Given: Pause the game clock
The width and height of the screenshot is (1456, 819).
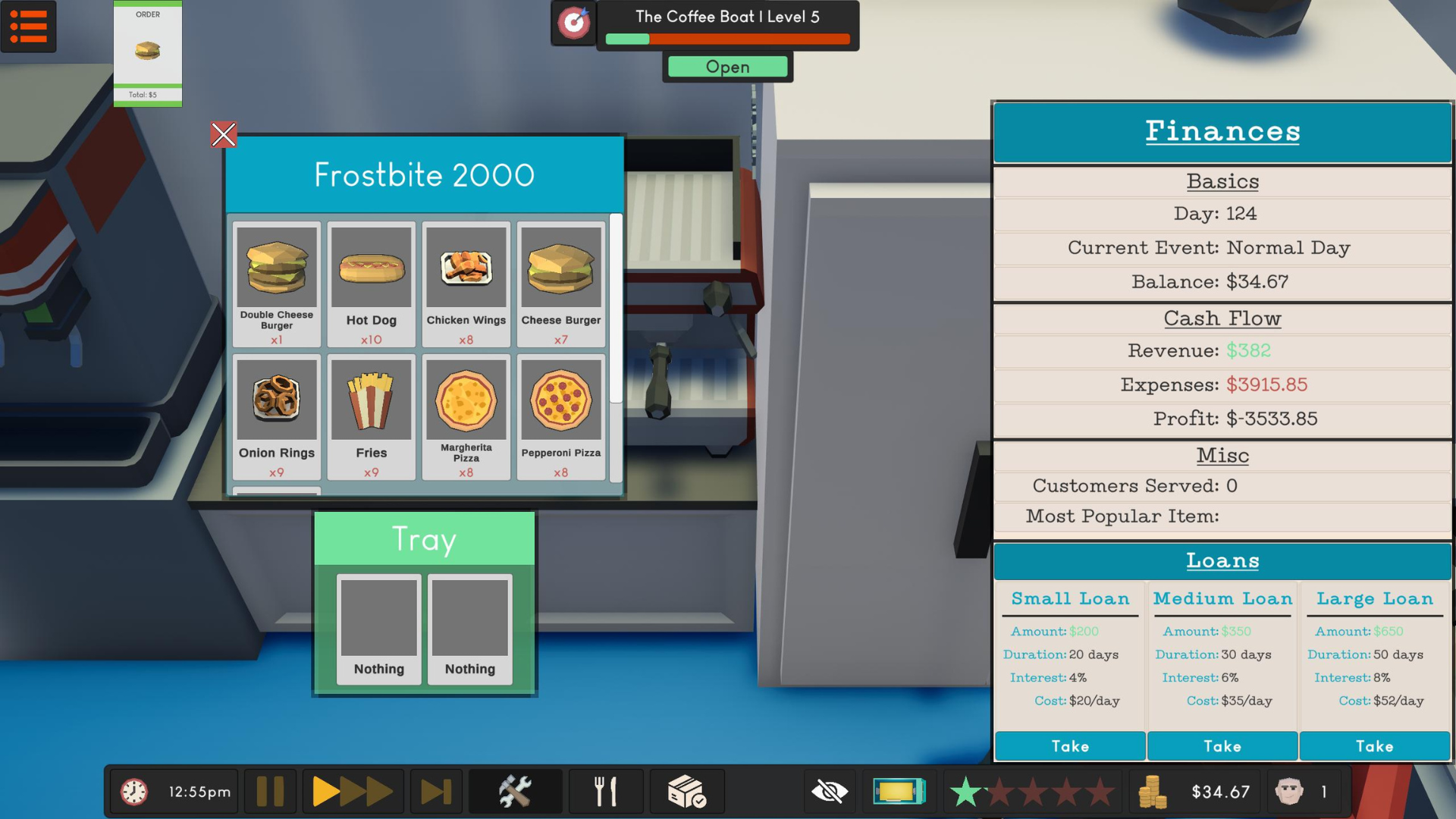Looking at the screenshot, I should pyautogui.click(x=270, y=791).
